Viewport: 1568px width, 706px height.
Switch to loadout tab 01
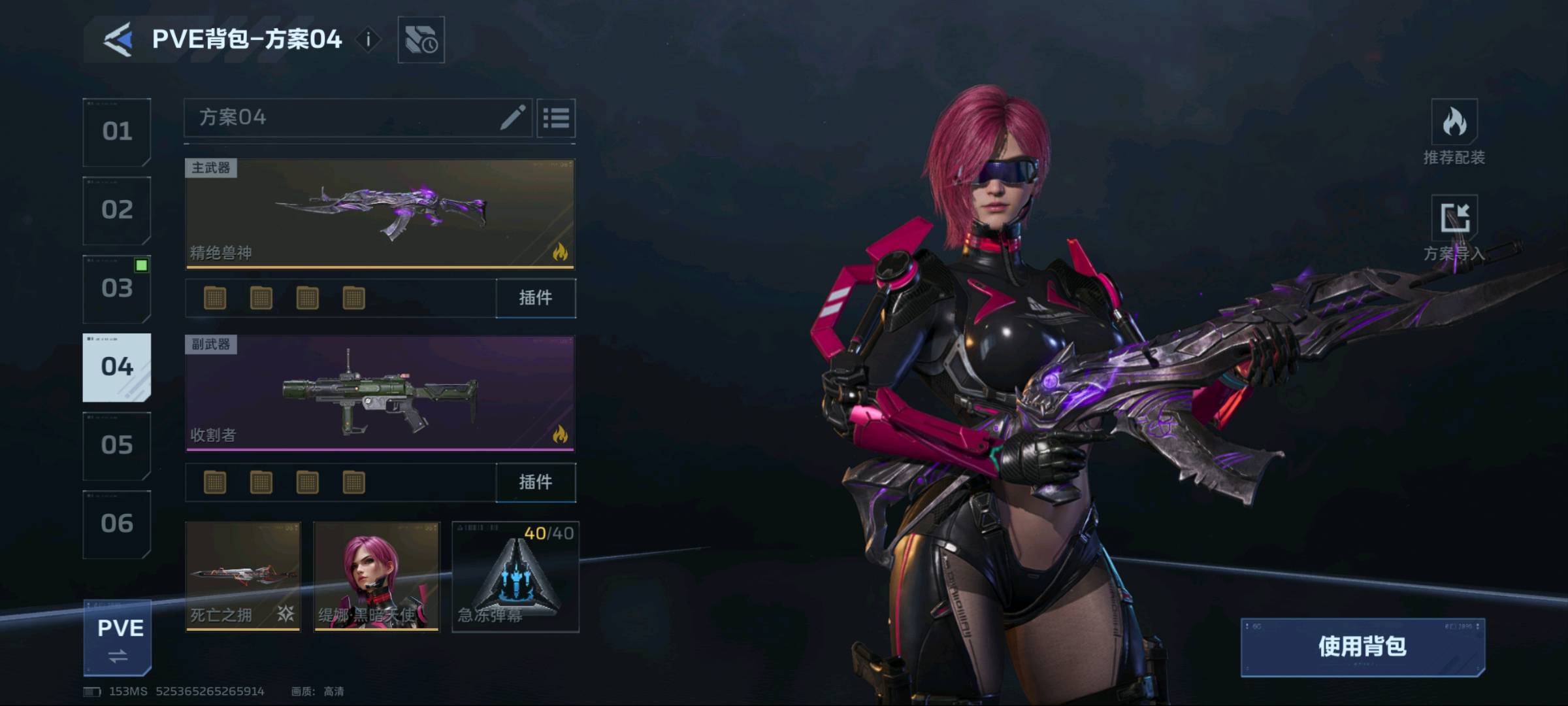click(x=117, y=132)
